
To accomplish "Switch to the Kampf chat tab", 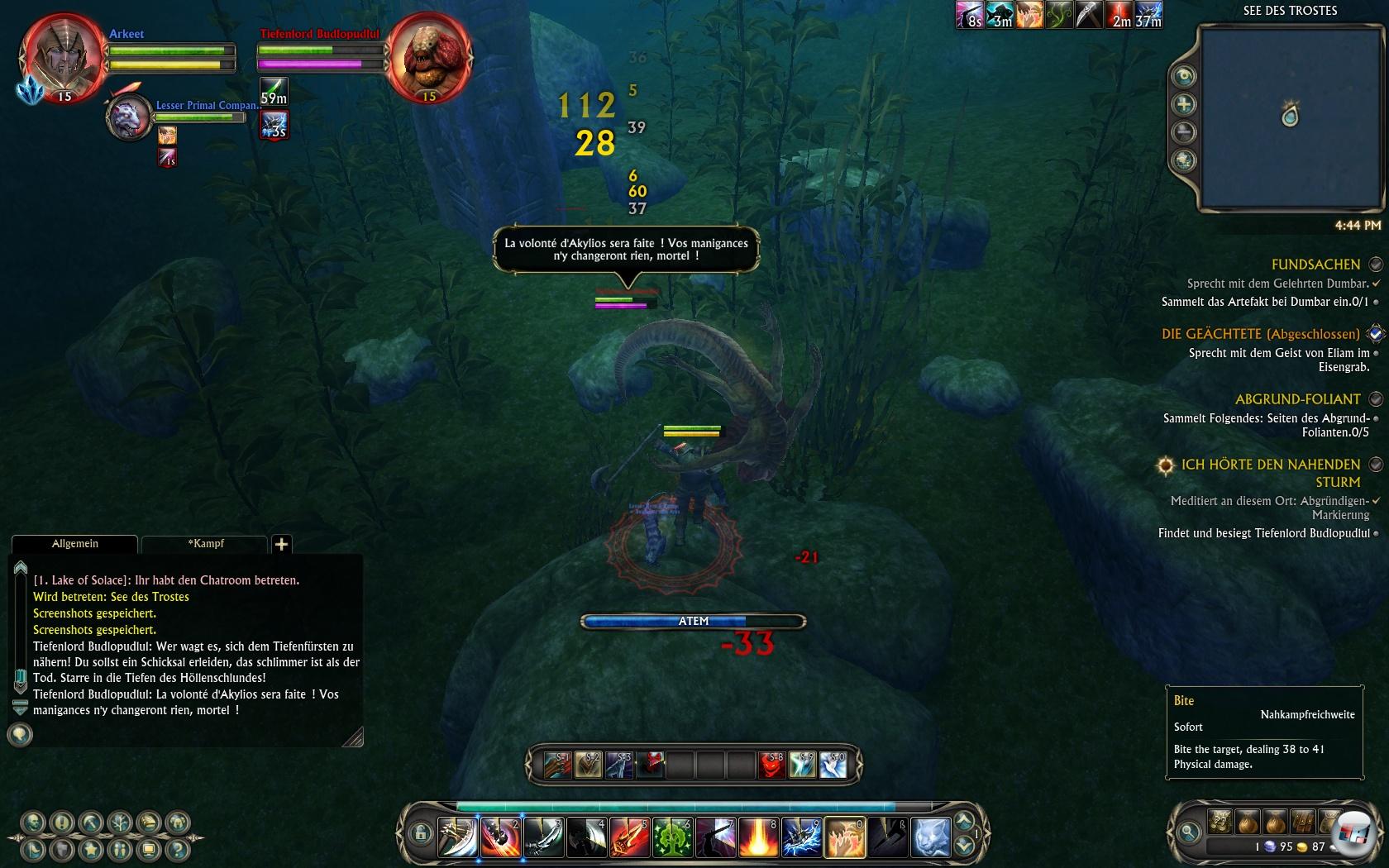I will (x=205, y=544).
